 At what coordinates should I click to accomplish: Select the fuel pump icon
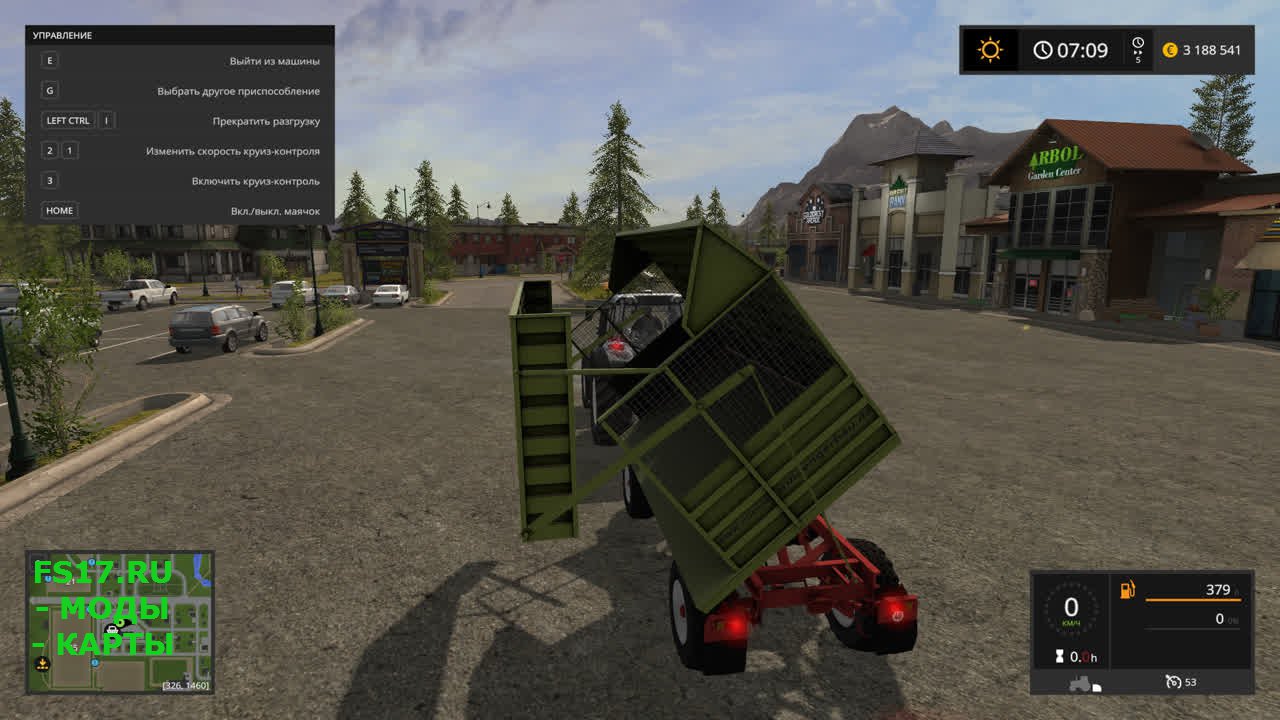point(1128,590)
